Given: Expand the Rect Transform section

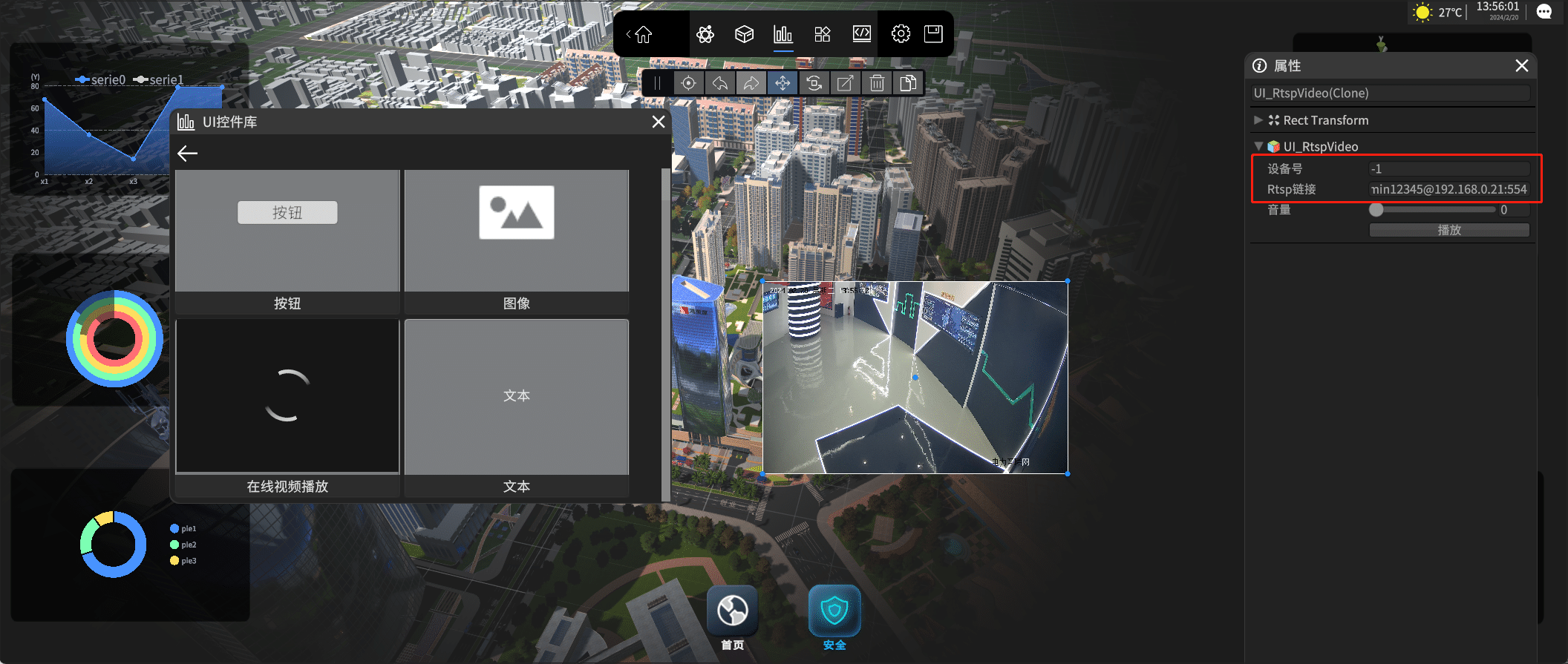Looking at the screenshot, I should [1258, 120].
